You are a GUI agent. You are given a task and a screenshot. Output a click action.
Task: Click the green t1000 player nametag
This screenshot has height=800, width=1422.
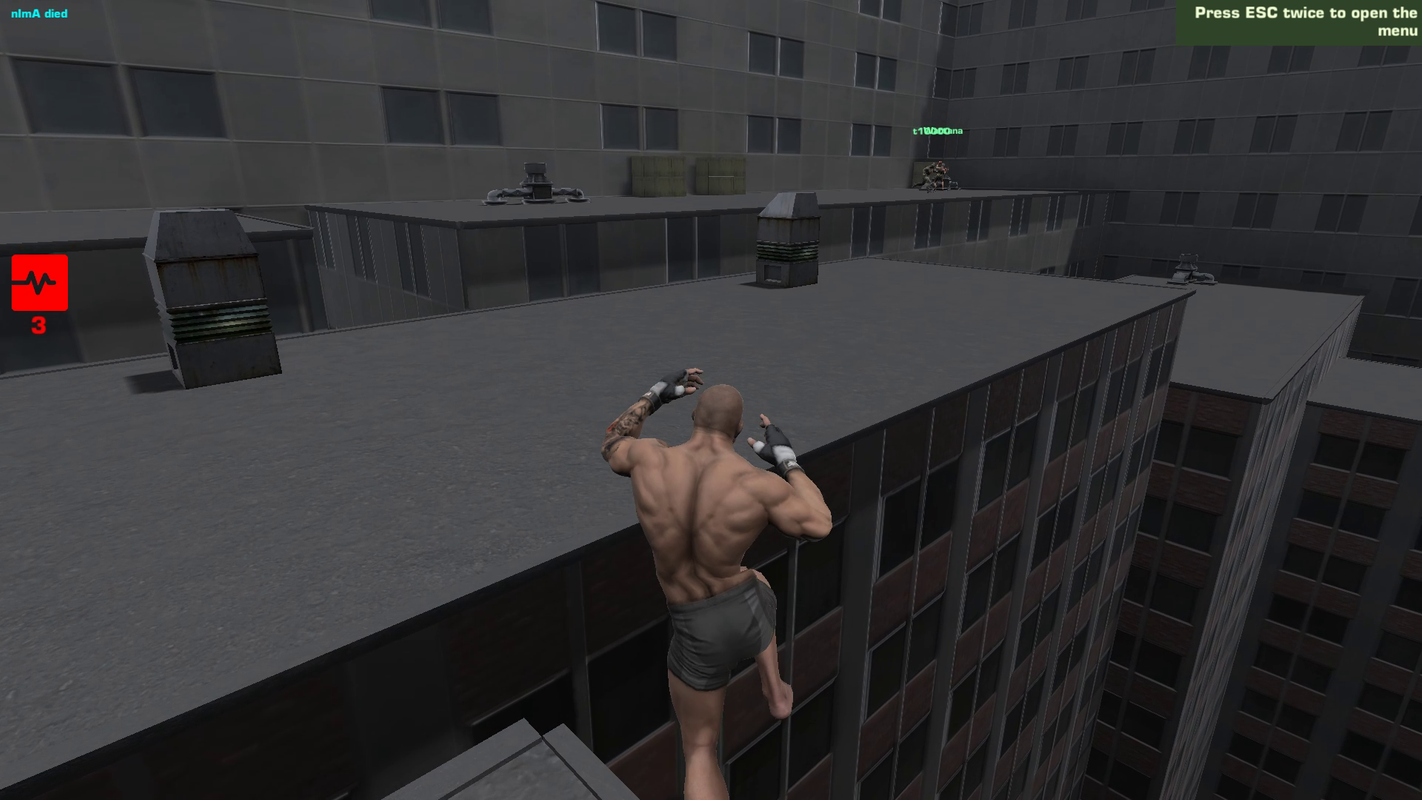tap(938, 131)
